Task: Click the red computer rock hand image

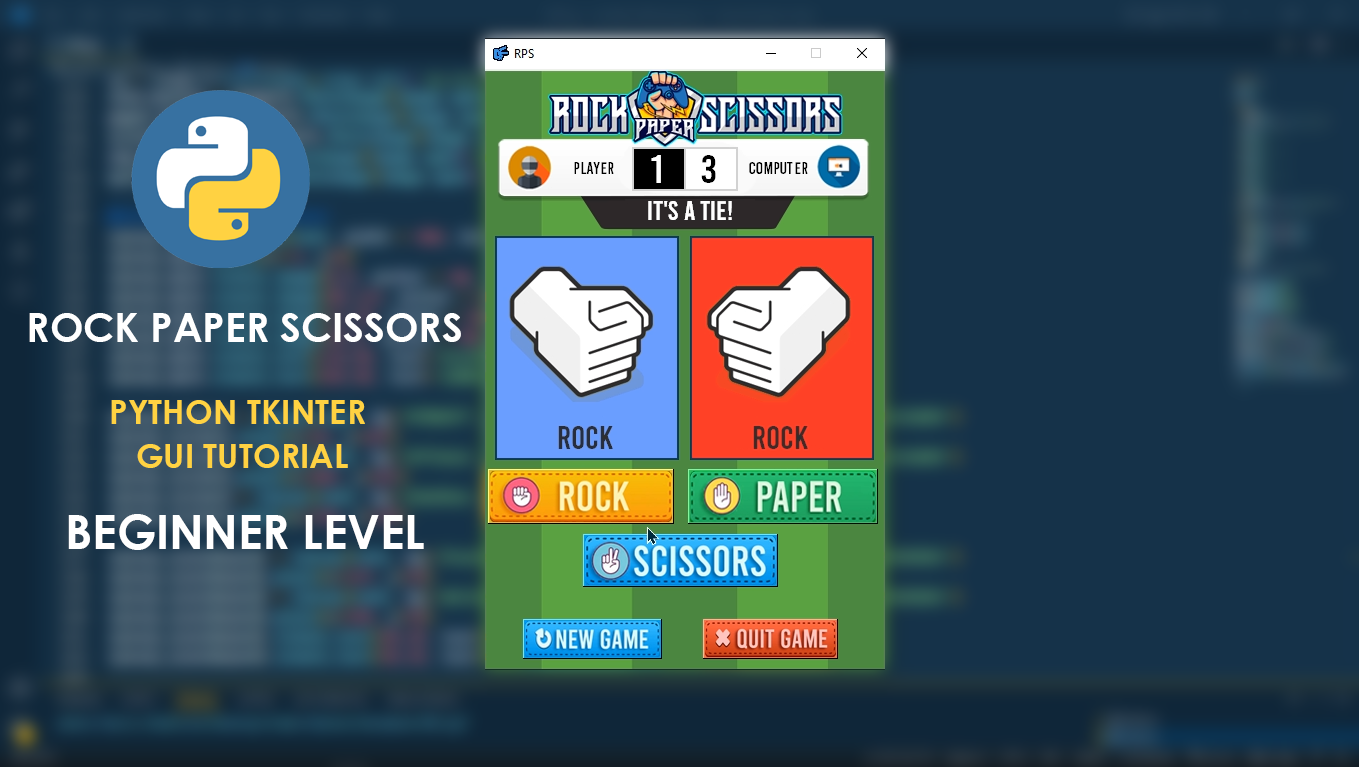Action: pos(782,330)
